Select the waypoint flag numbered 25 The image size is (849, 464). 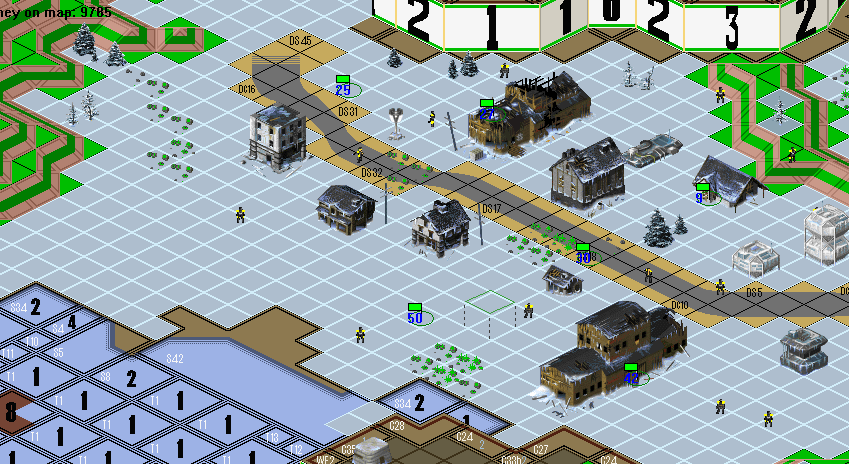tap(343, 86)
